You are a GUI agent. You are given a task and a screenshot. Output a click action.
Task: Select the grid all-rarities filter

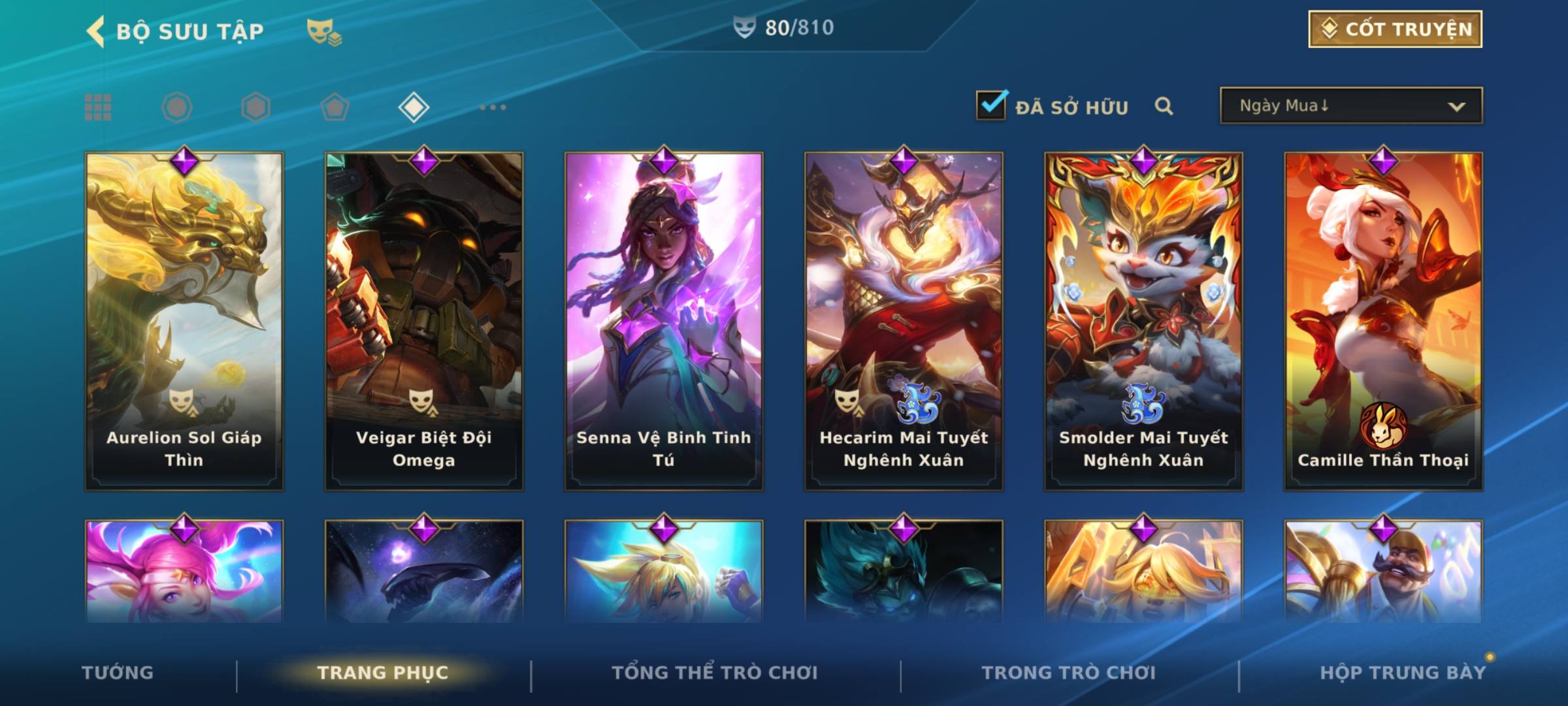[x=98, y=107]
